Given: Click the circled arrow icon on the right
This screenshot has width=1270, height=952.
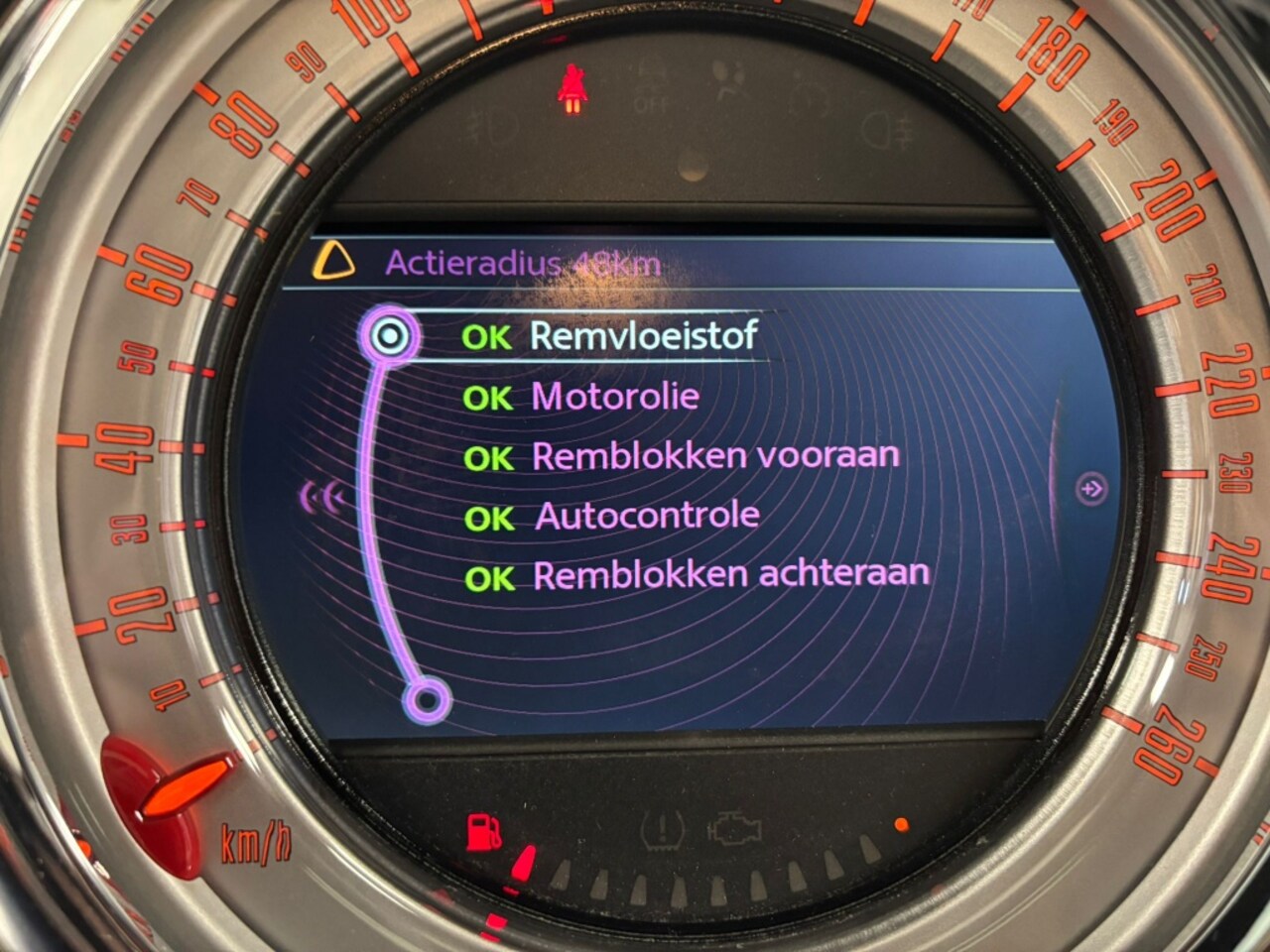Looking at the screenshot, I should tap(1091, 489).
